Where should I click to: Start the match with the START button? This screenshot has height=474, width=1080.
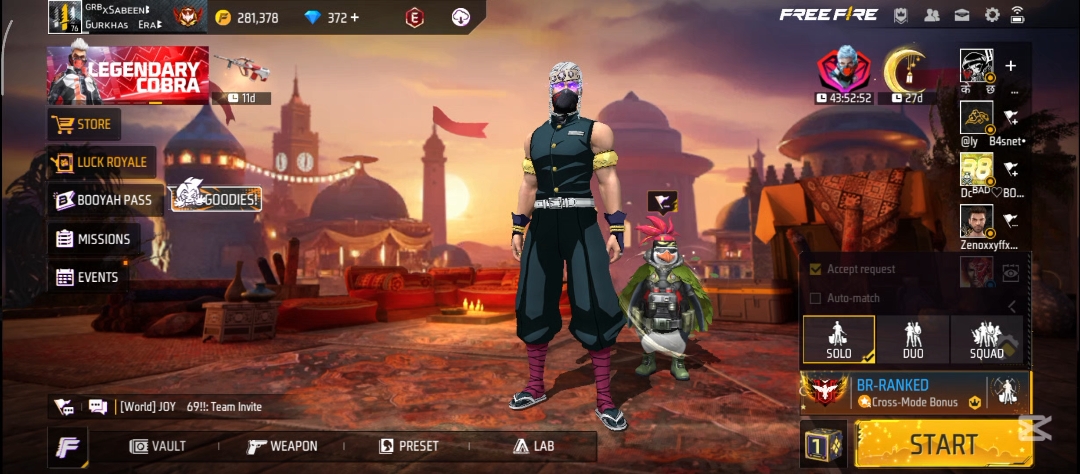pos(943,444)
